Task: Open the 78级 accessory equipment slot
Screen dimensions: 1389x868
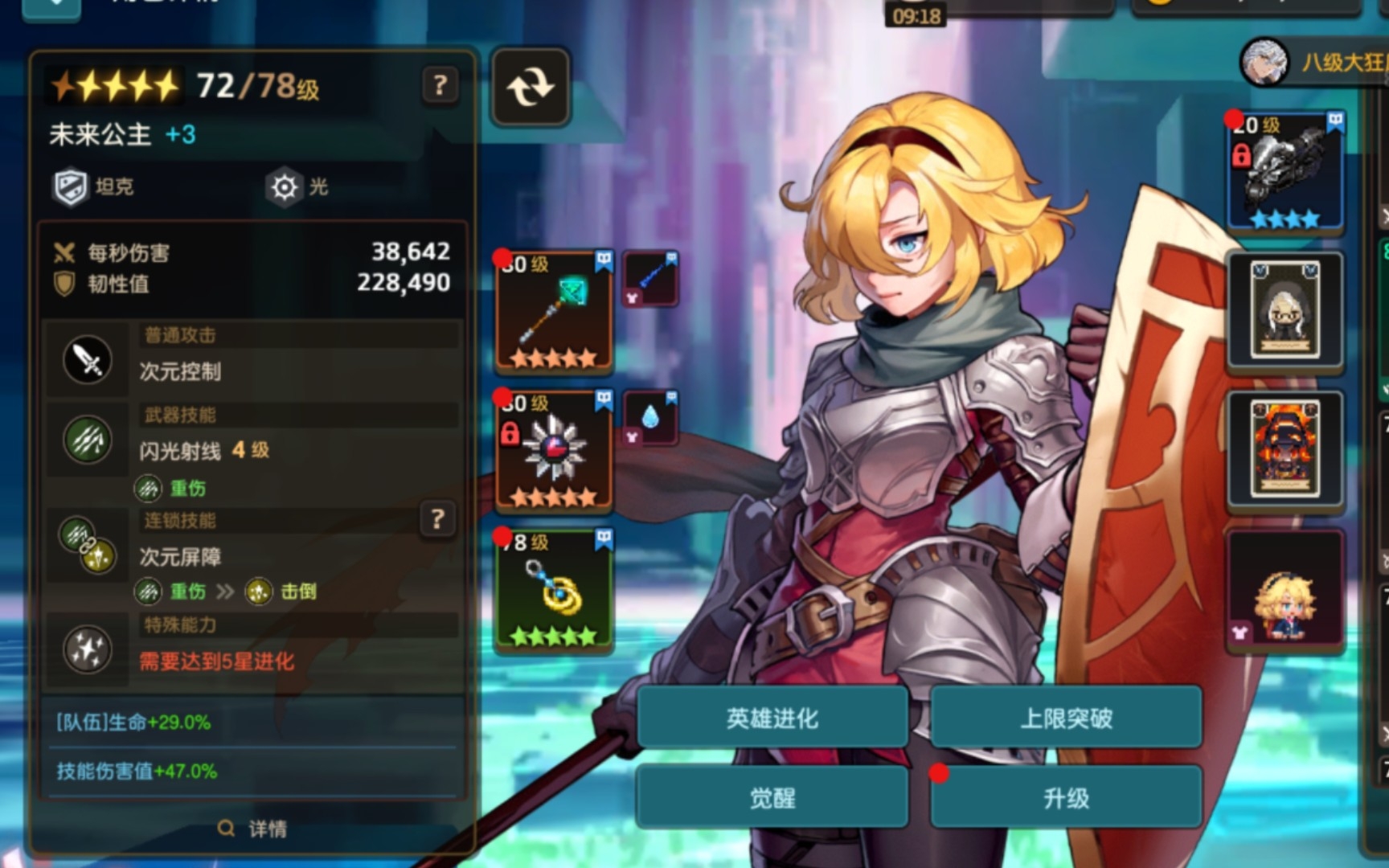Action: 553,591
